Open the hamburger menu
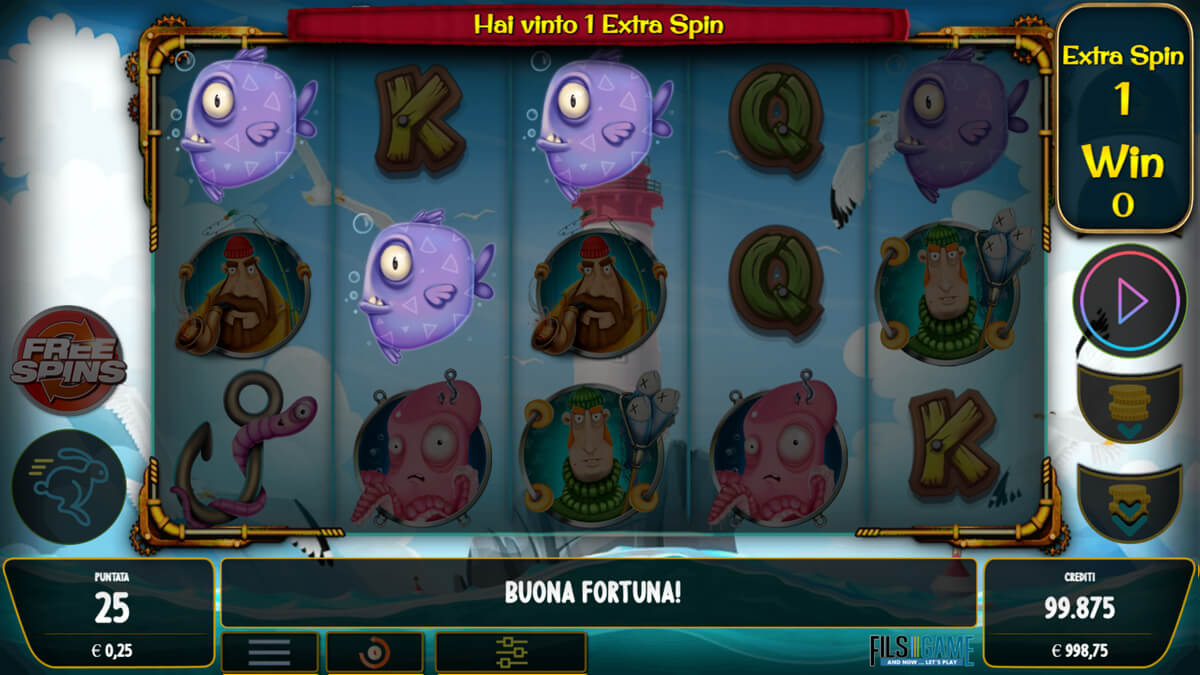This screenshot has height=675, width=1200. tap(269, 652)
